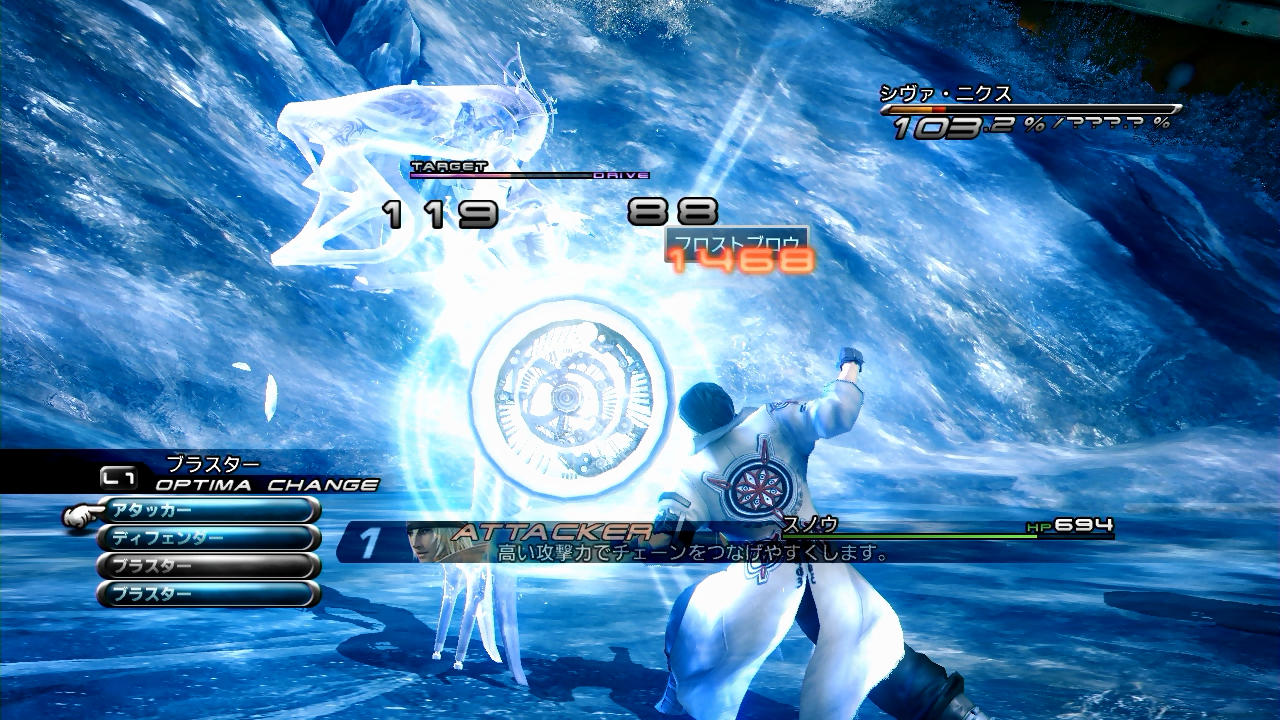The width and height of the screenshot is (1280, 720).
Task: Choose the ディフェンダー optima entry
Action: (208, 538)
